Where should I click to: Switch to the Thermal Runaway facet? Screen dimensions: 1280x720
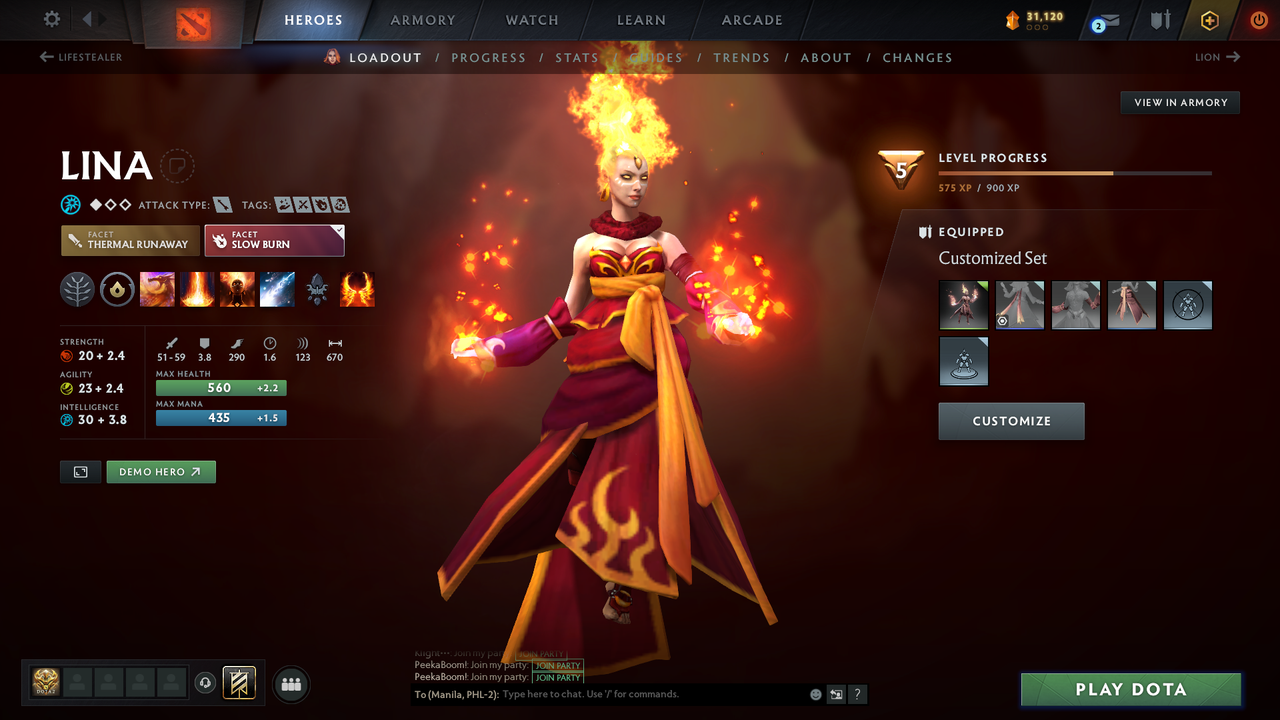tap(129, 240)
